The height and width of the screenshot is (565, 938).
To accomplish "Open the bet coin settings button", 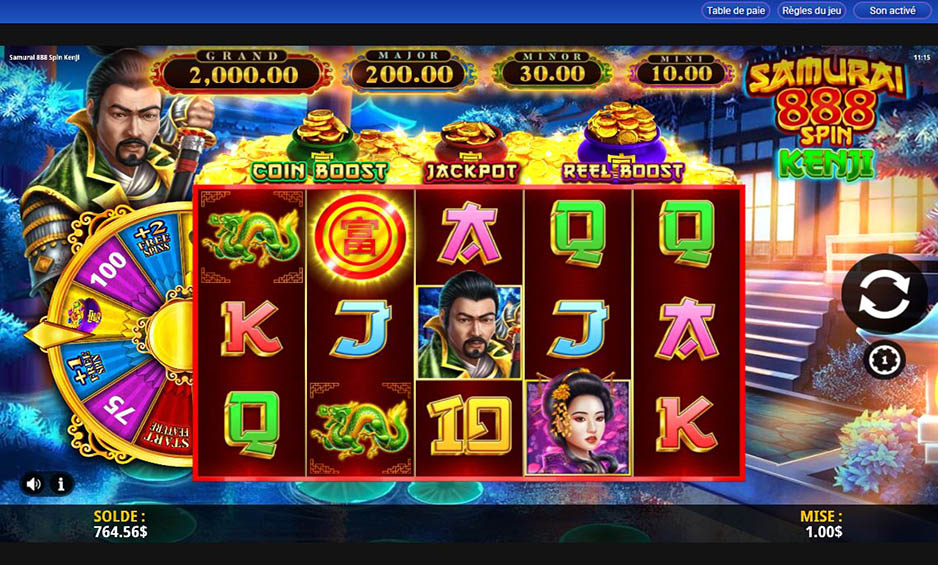I will tap(883, 359).
